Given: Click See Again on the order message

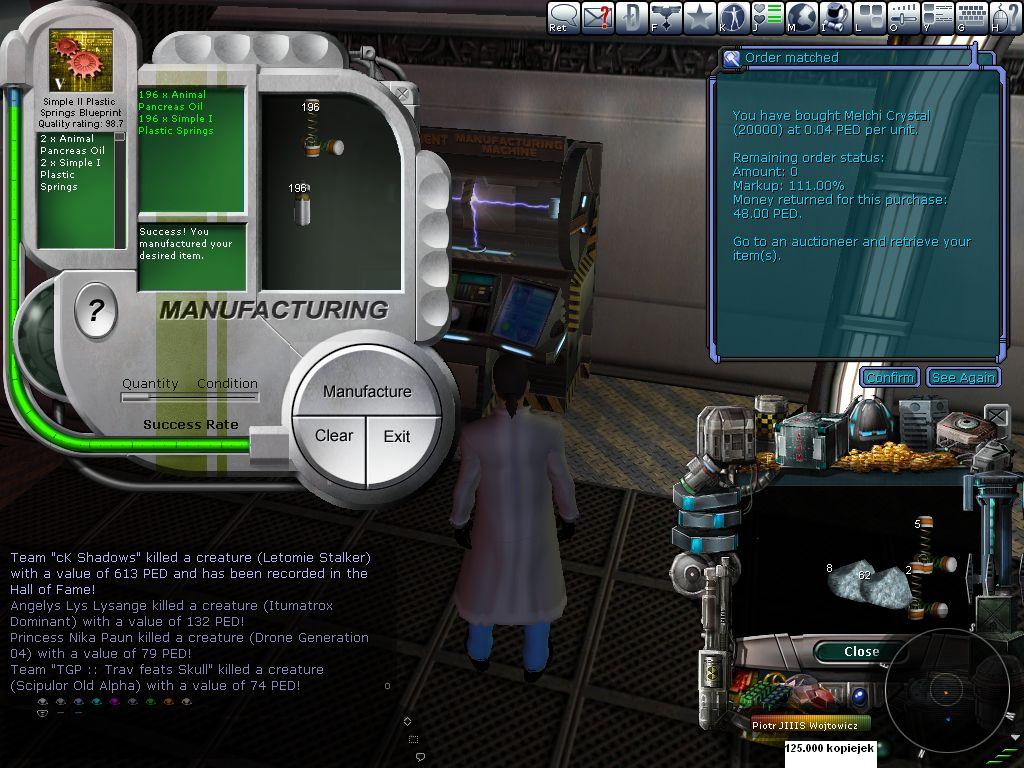Looking at the screenshot, I should point(963,377).
